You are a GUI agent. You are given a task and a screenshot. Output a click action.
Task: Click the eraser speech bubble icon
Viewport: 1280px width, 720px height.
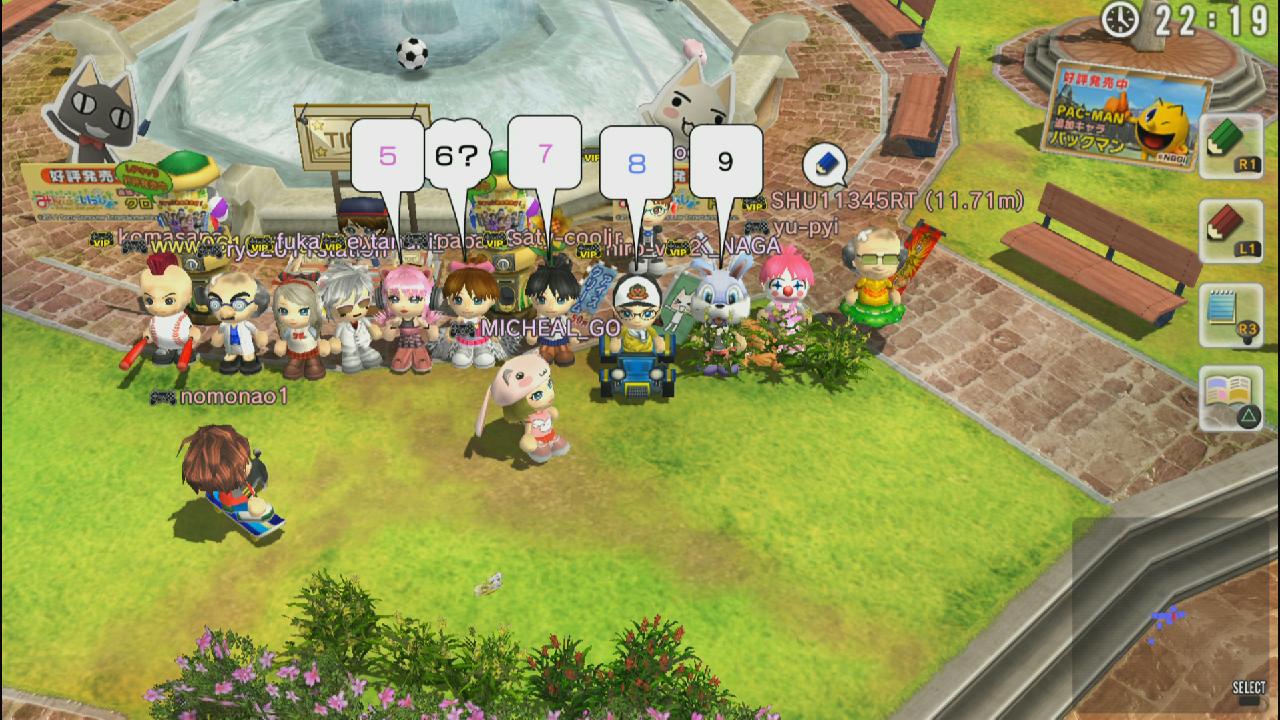point(824,164)
